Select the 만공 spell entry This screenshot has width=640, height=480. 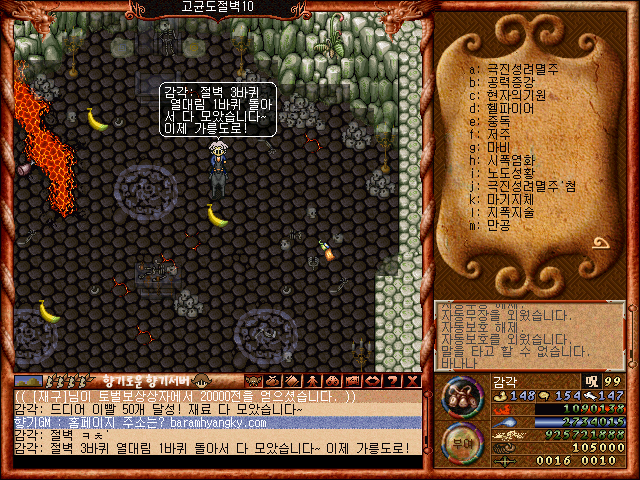coord(498,226)
